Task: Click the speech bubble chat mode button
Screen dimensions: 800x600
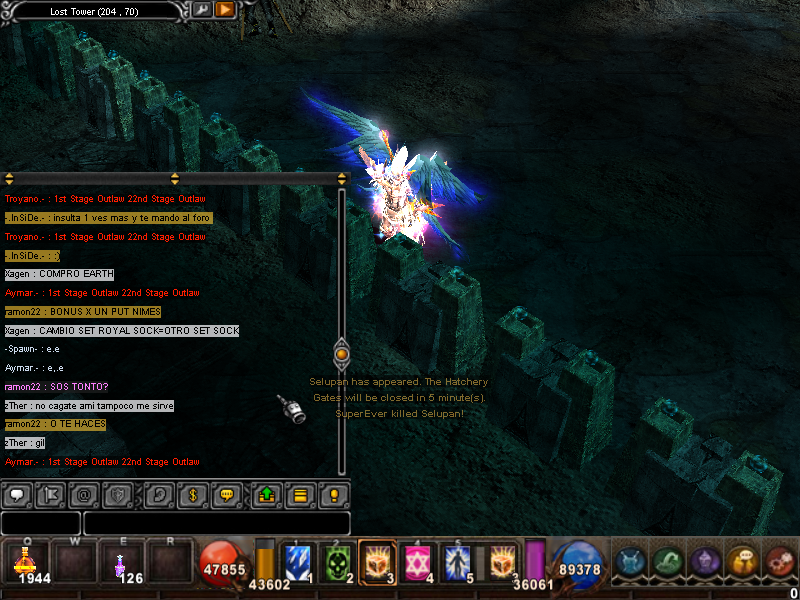Action: pyautogui.click(x=18, y=494)
